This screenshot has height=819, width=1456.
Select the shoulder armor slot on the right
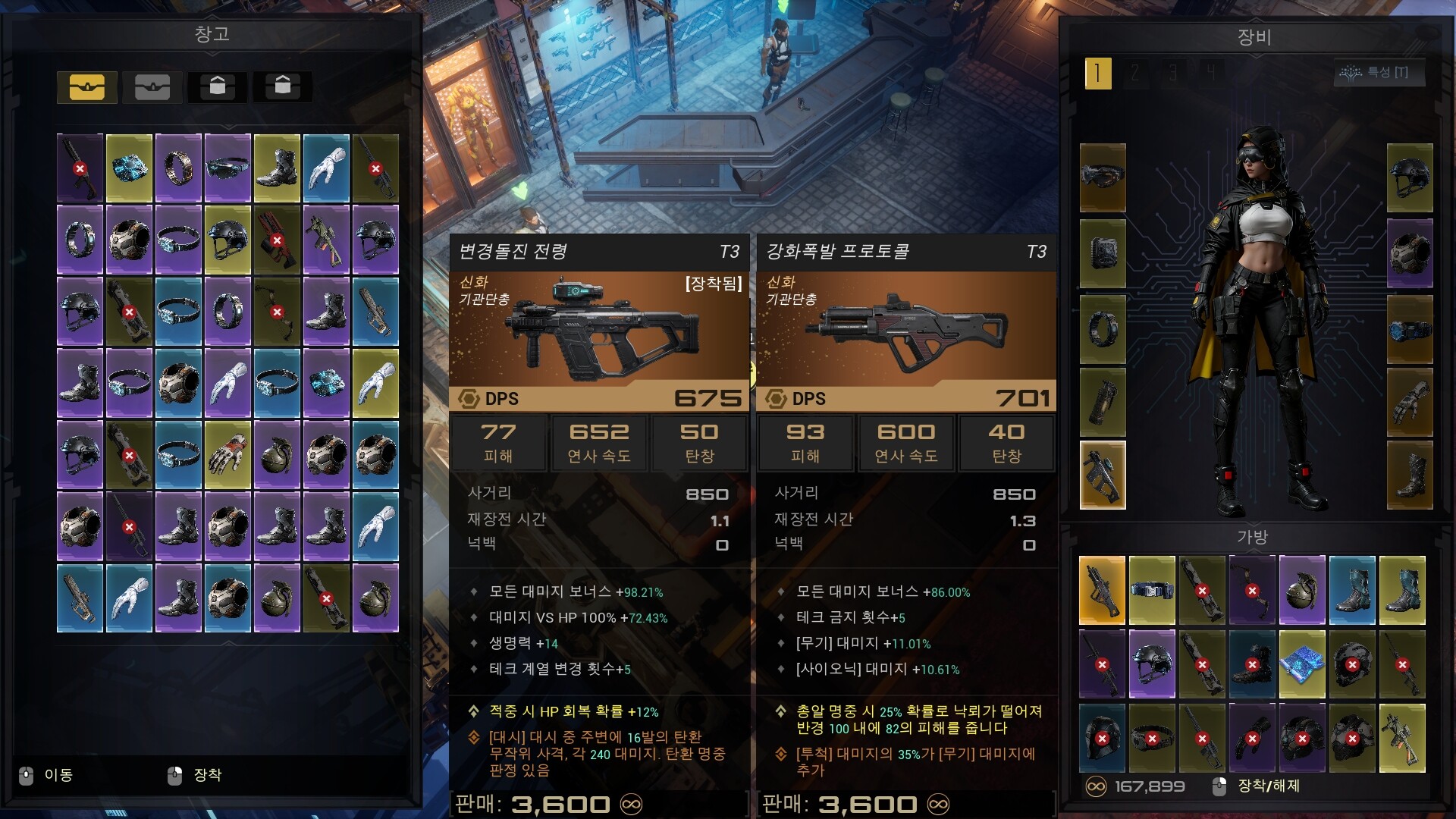click(x=1407, y=250)
